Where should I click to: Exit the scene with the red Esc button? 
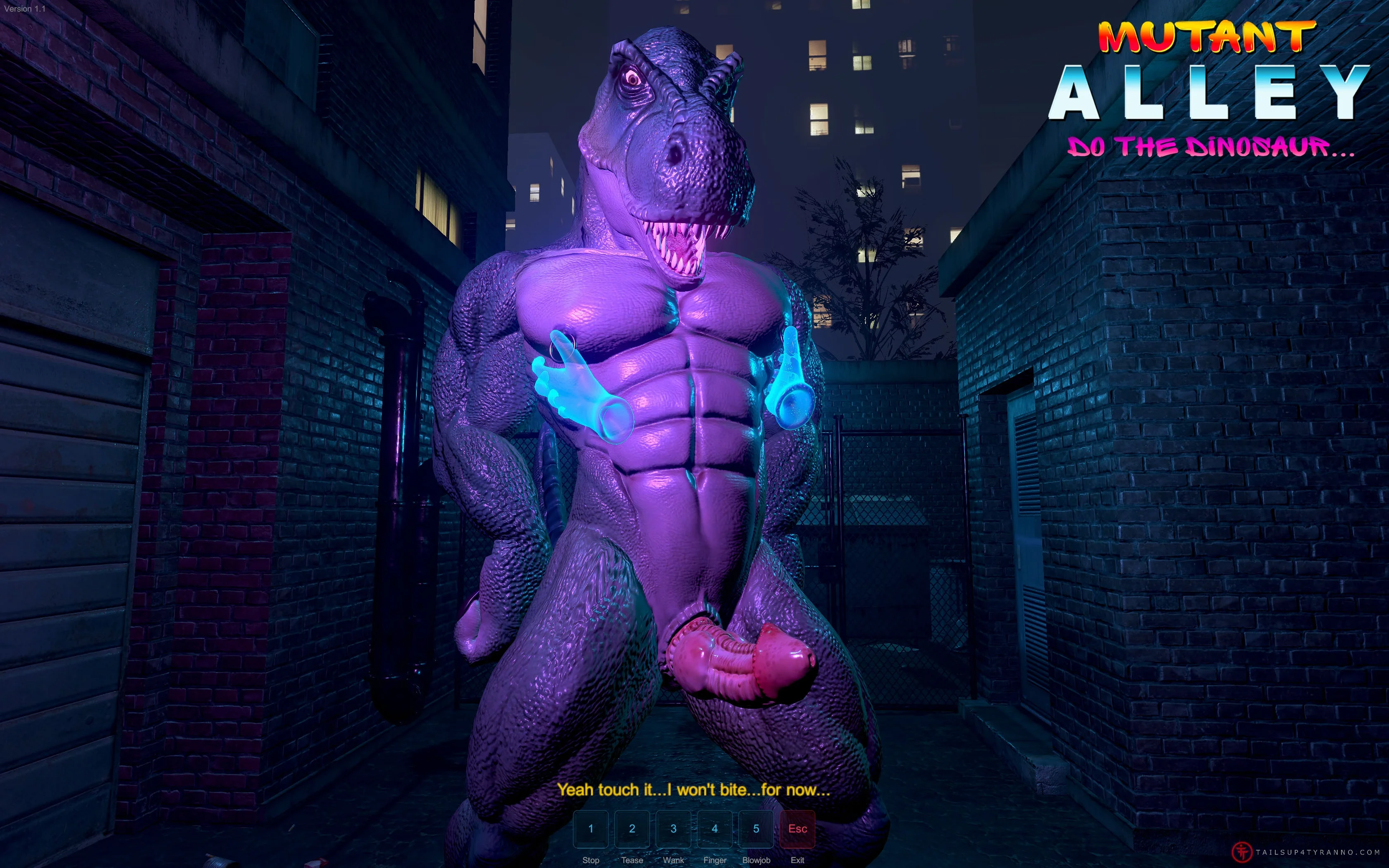pos(797,828)
